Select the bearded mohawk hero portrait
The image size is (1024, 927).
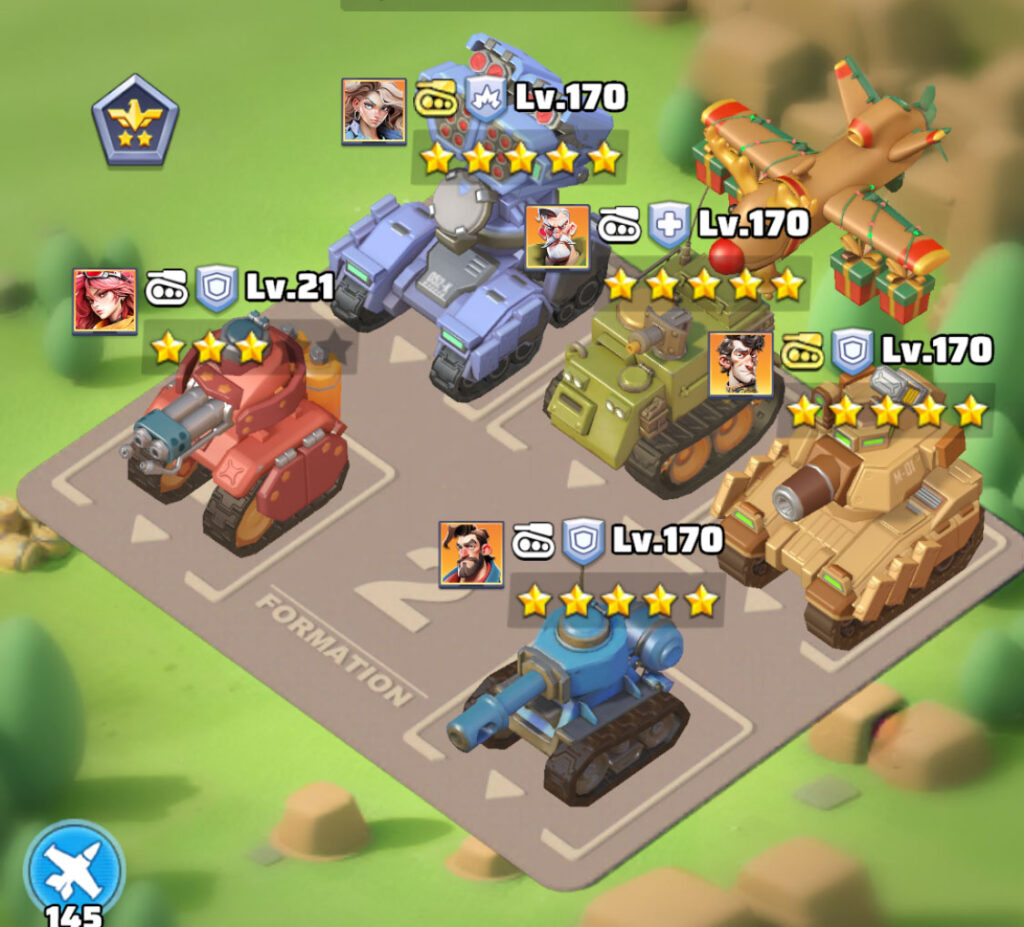tap(471, 553)
